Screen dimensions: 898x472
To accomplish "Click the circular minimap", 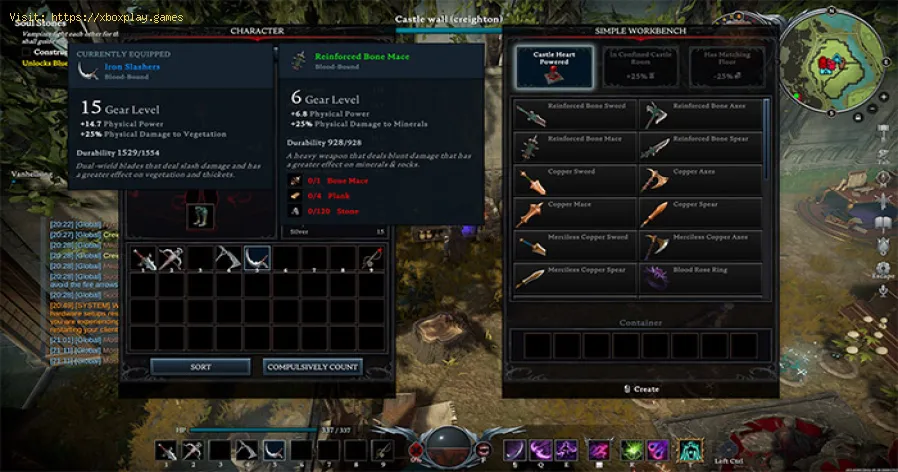I will tap(832, 65).
